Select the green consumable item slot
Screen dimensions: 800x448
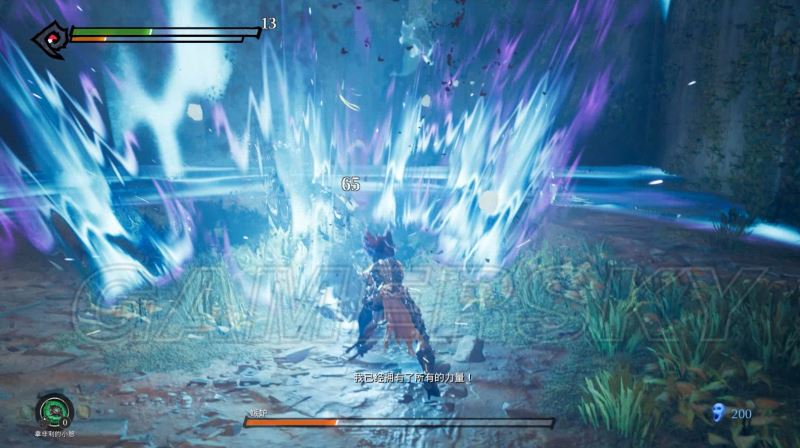pos(52,410)
